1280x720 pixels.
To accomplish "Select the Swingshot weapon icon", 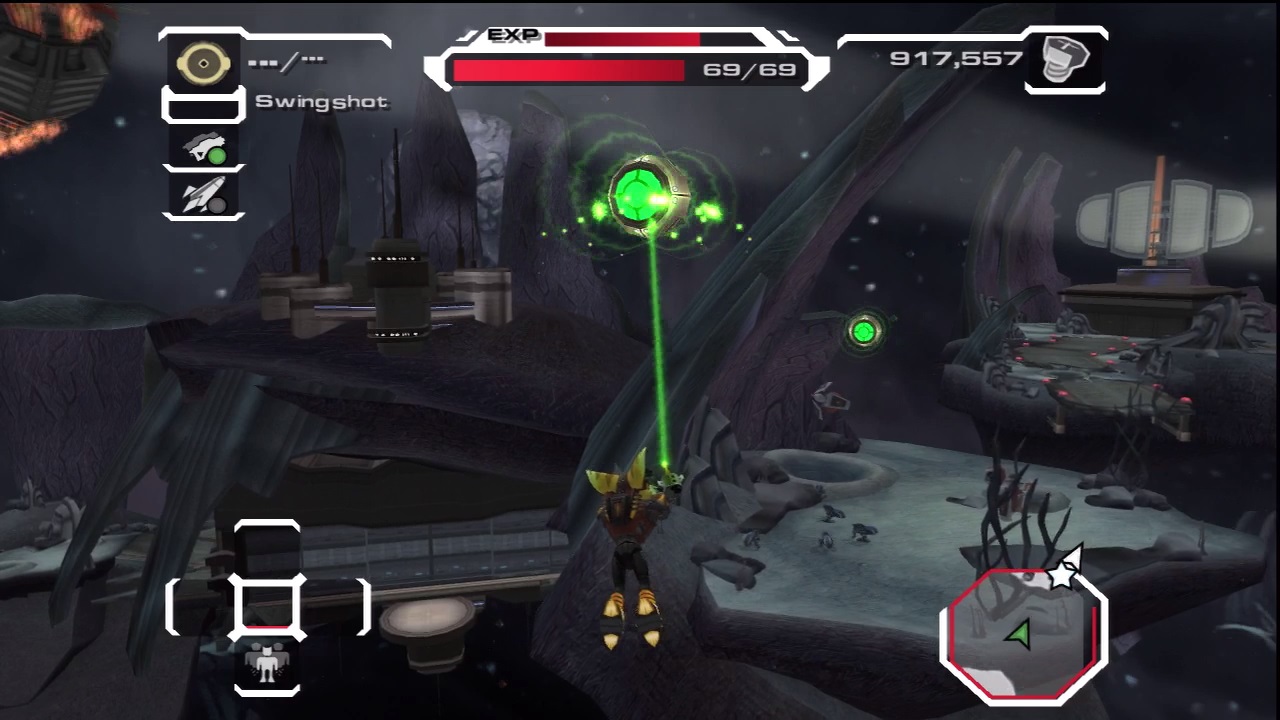I will [x=202, y=62].
